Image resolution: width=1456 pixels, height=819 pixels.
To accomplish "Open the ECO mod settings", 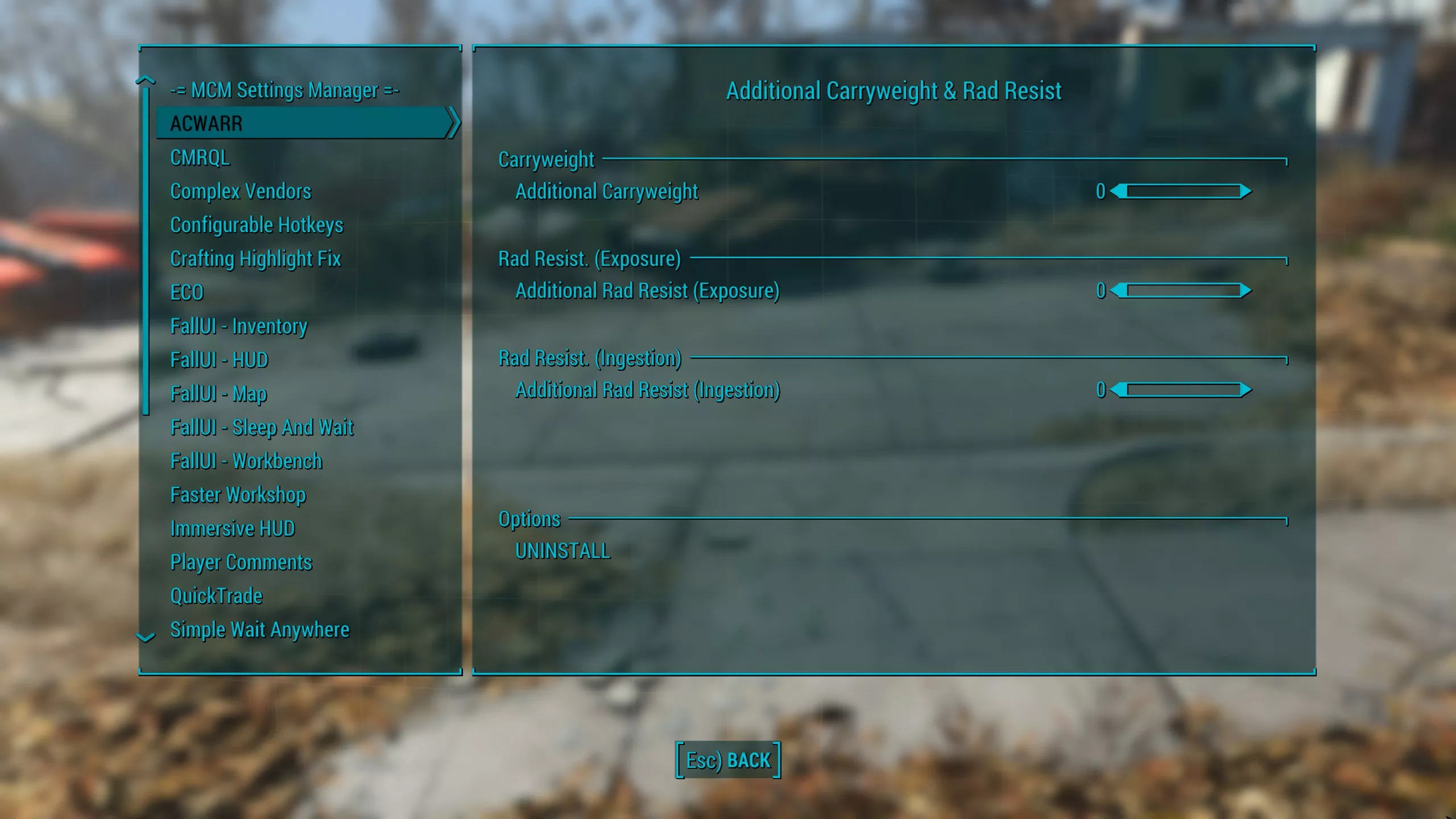I will tap(187, 292).
